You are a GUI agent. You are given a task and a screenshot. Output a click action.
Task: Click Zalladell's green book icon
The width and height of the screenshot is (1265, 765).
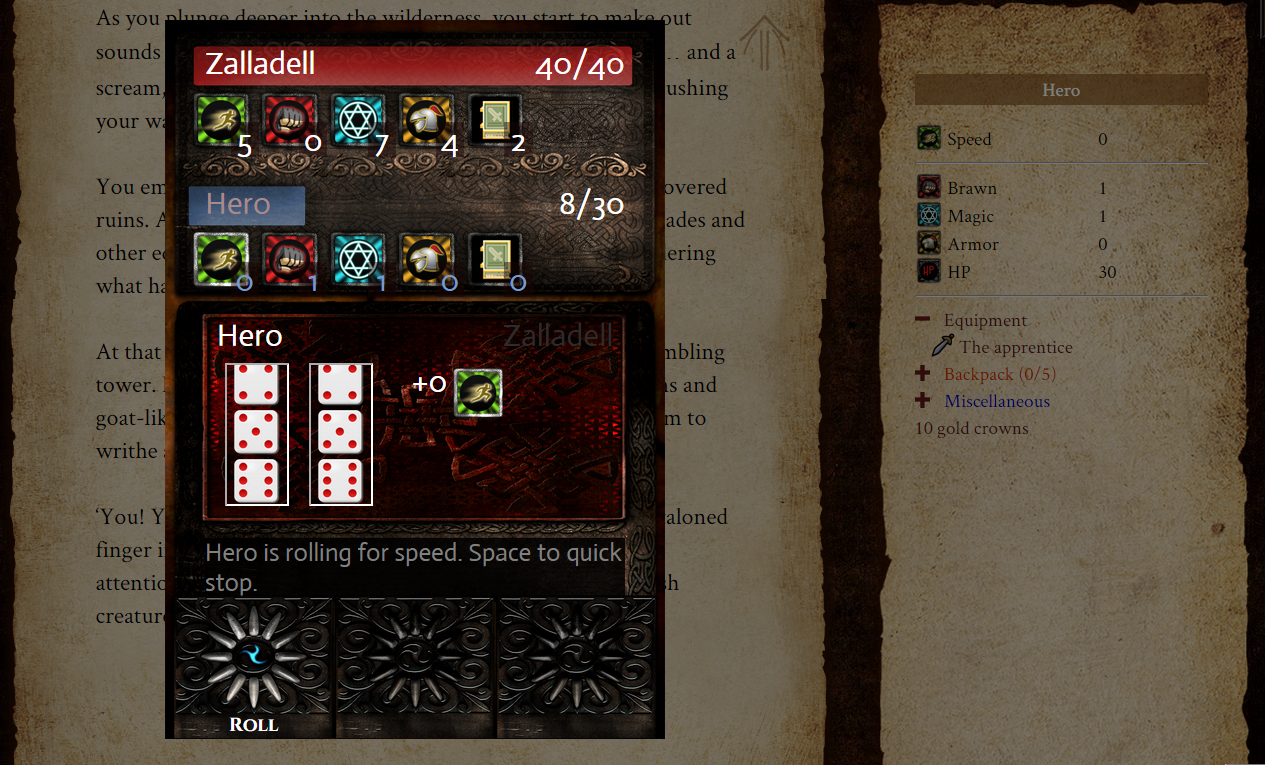point(495,119)
